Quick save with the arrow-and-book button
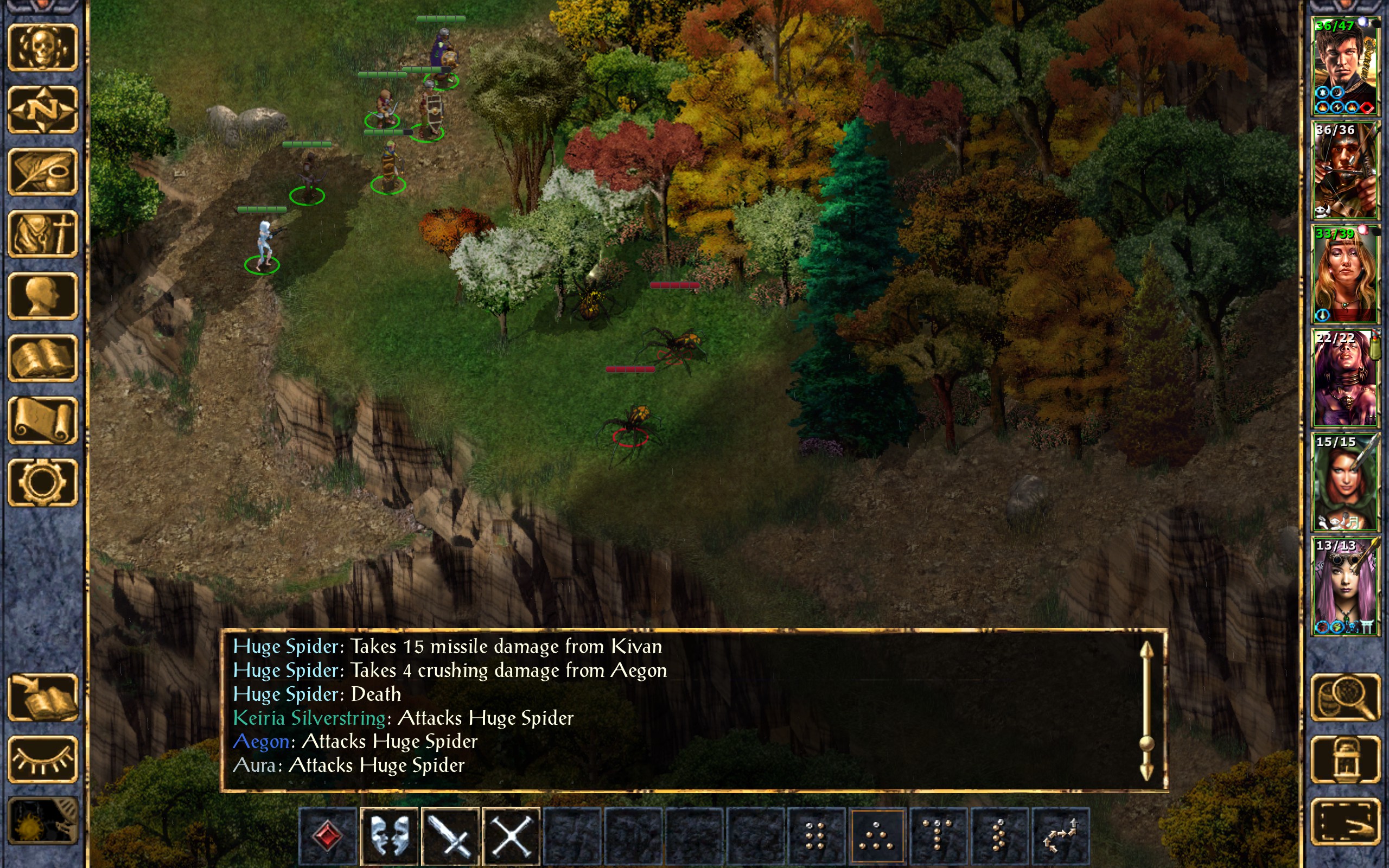 coord(42,698)
